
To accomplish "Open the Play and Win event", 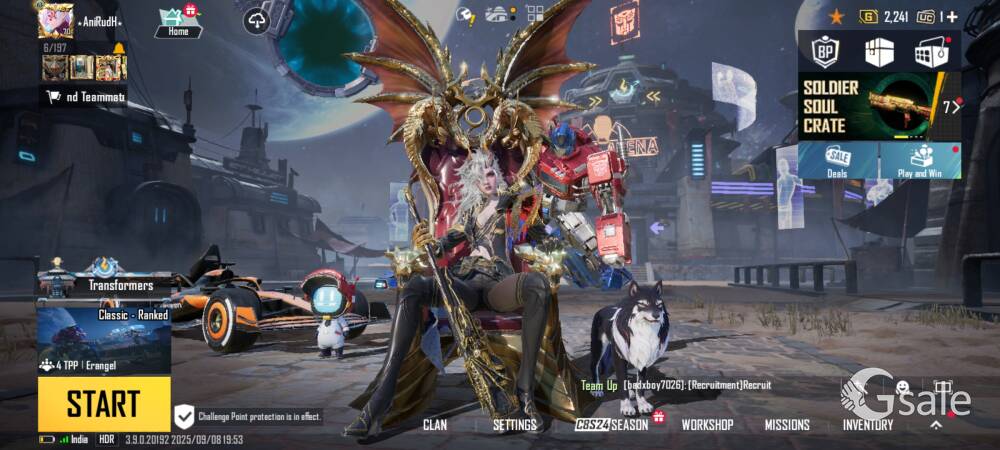I will pos(921,160).
